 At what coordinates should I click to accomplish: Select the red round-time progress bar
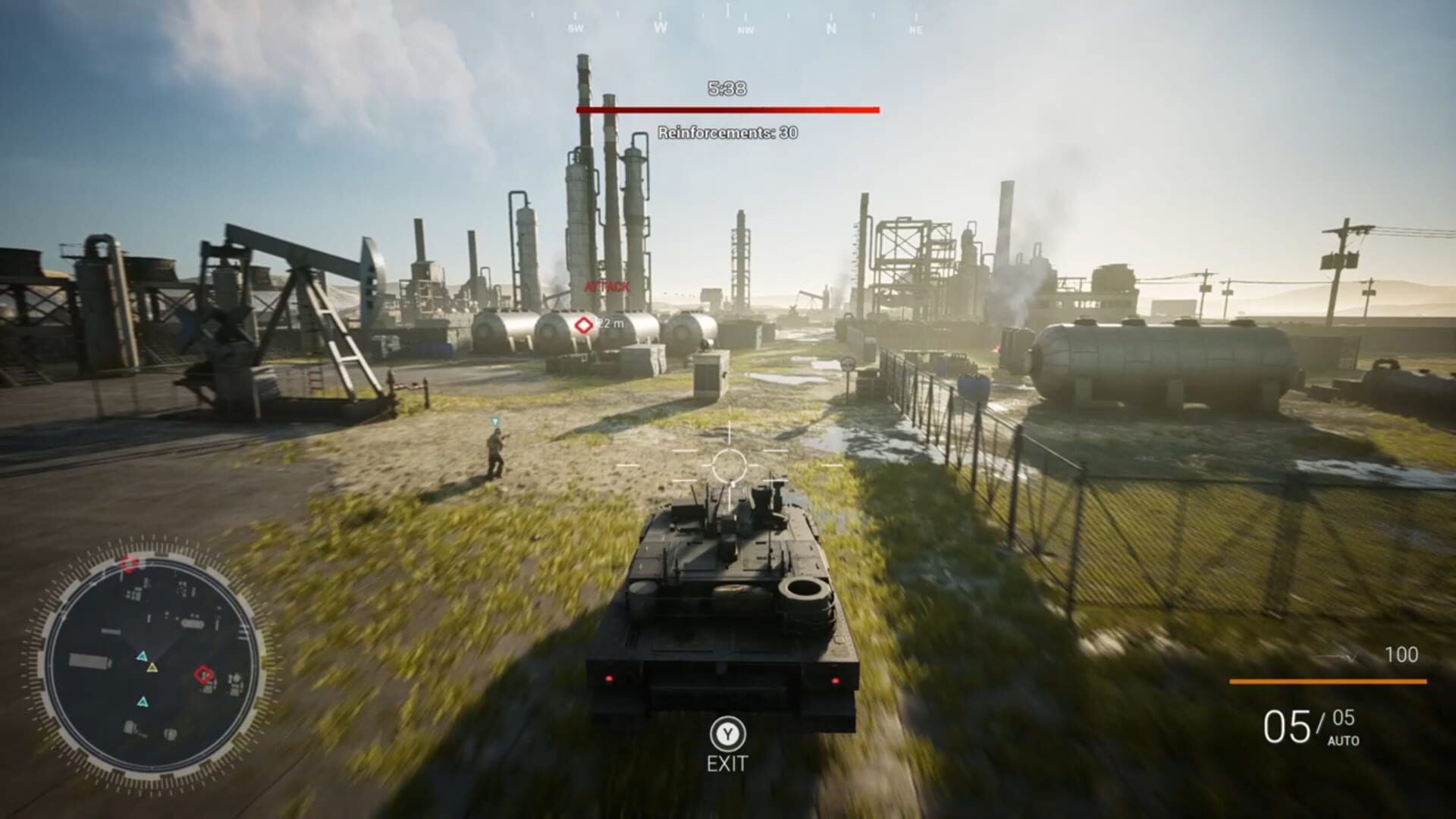point(726,111)
